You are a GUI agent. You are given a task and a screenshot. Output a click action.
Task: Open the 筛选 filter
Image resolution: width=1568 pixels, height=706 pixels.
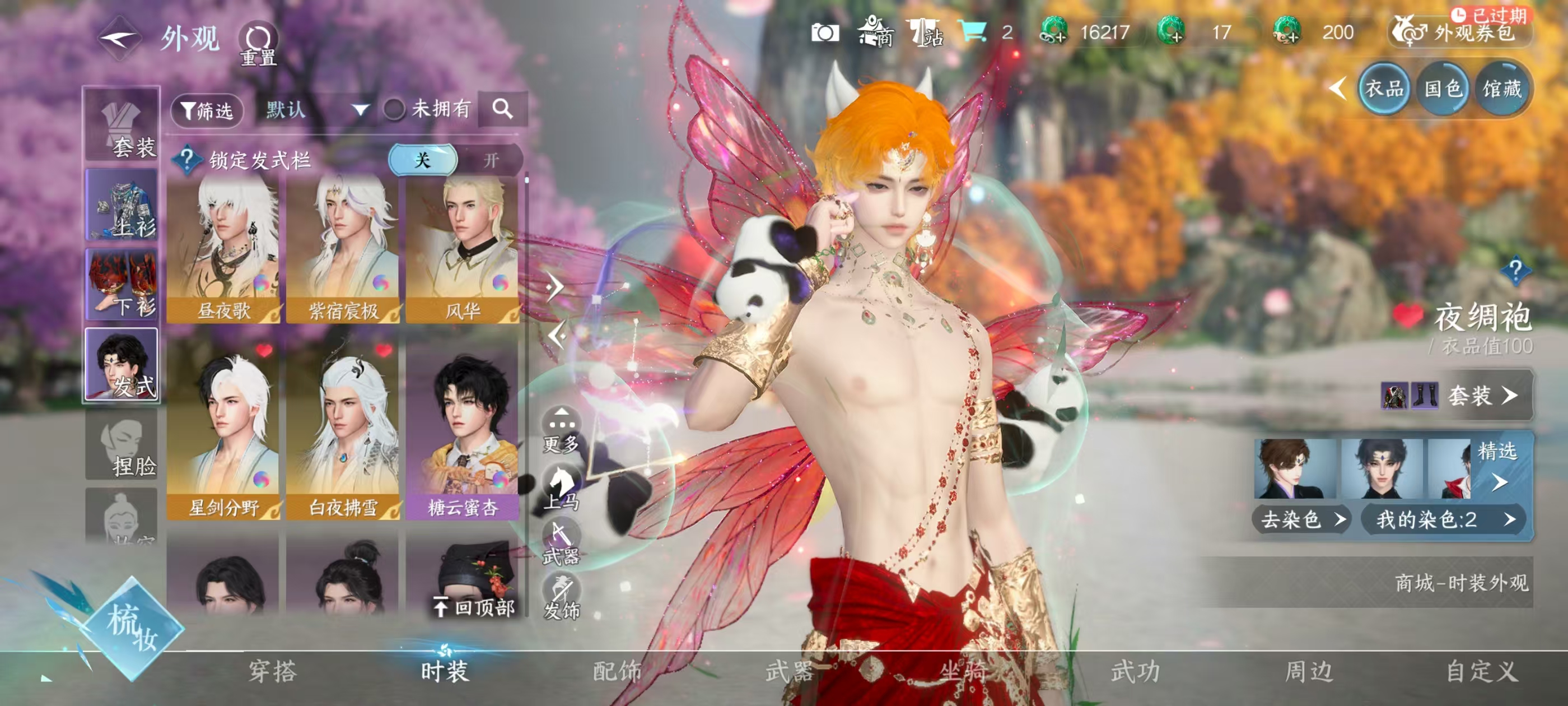tap(207, 110)
